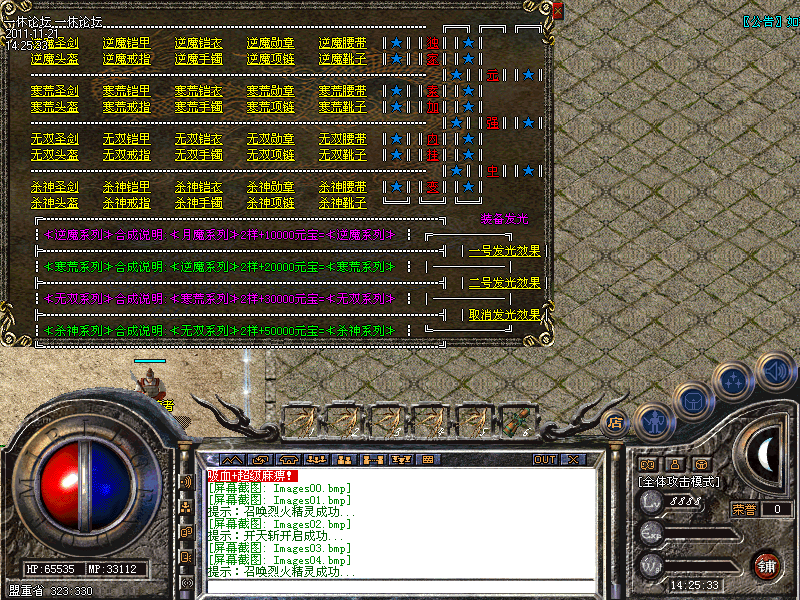This screenshot has height=600, width=800.
Task: Click the OUT button above chat
Action: pyautogui.click(x=544, y=460)
